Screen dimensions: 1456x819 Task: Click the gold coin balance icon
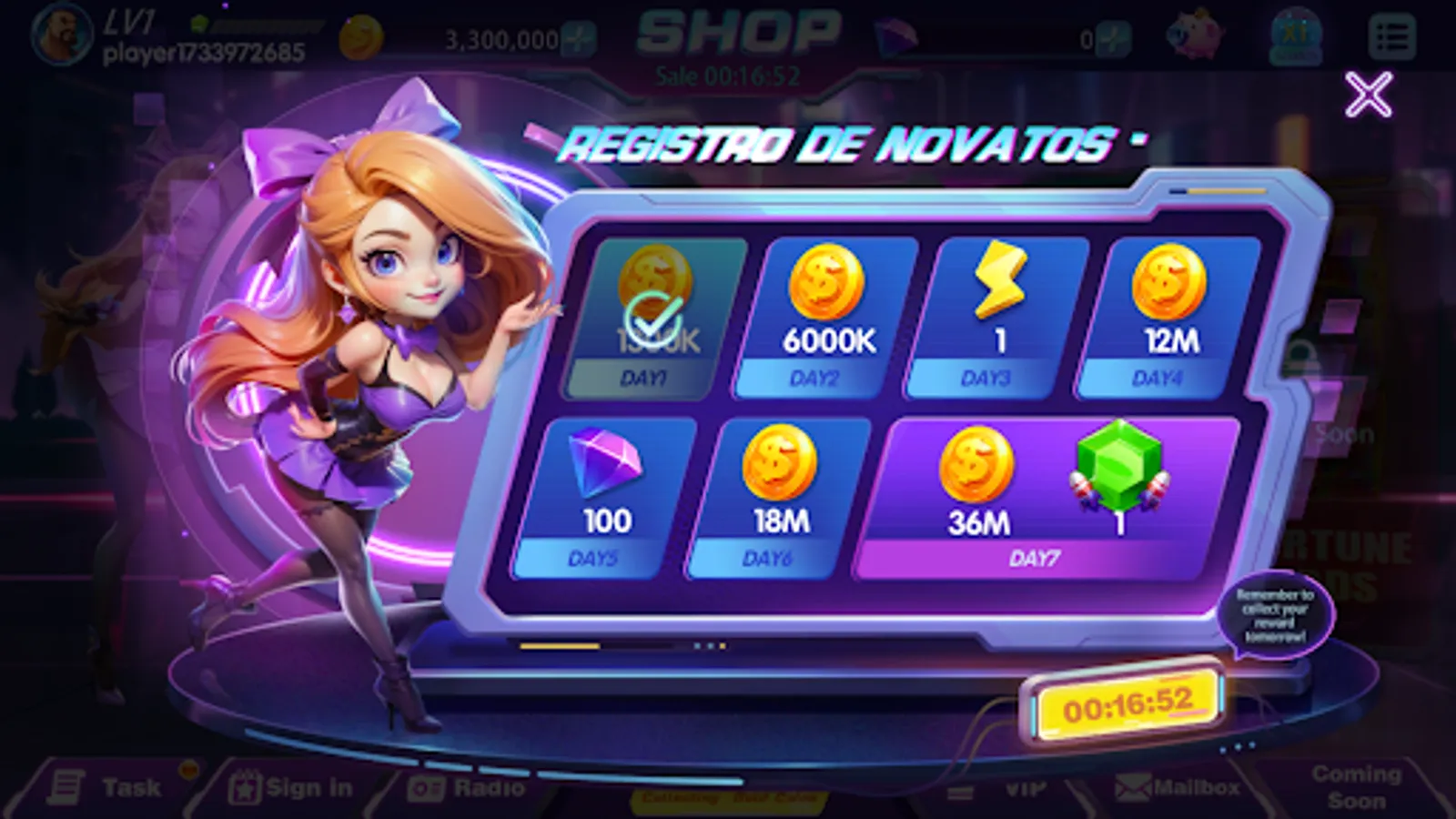(362, 35)
